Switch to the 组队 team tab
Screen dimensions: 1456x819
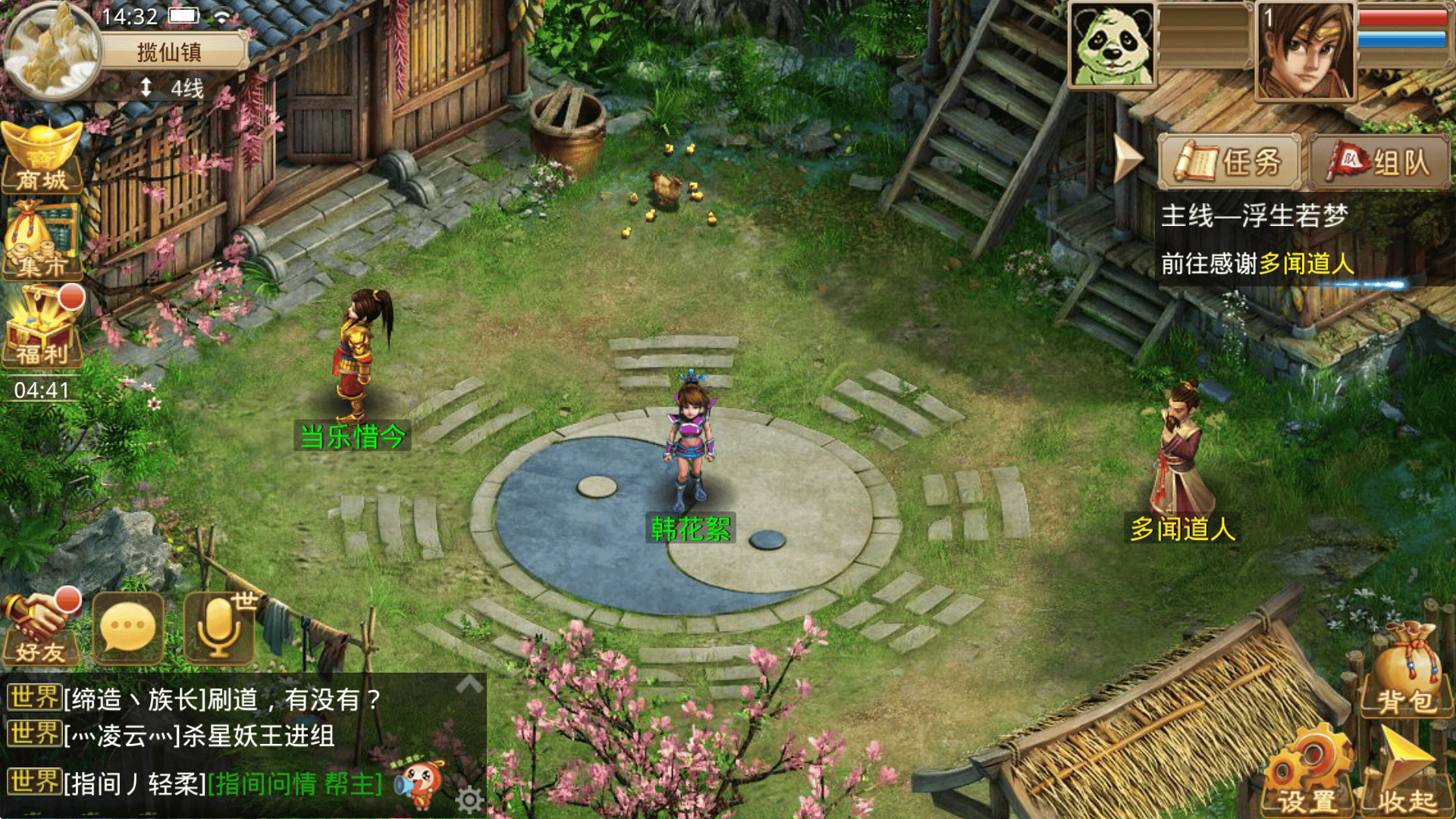tap(1379, 162)
